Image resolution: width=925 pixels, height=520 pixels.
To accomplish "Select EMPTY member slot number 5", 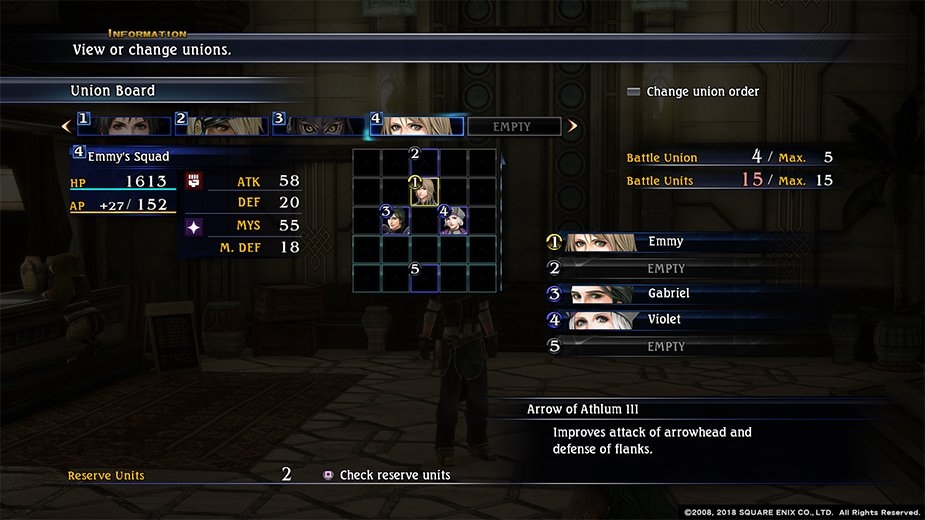I will coord(666,346).
